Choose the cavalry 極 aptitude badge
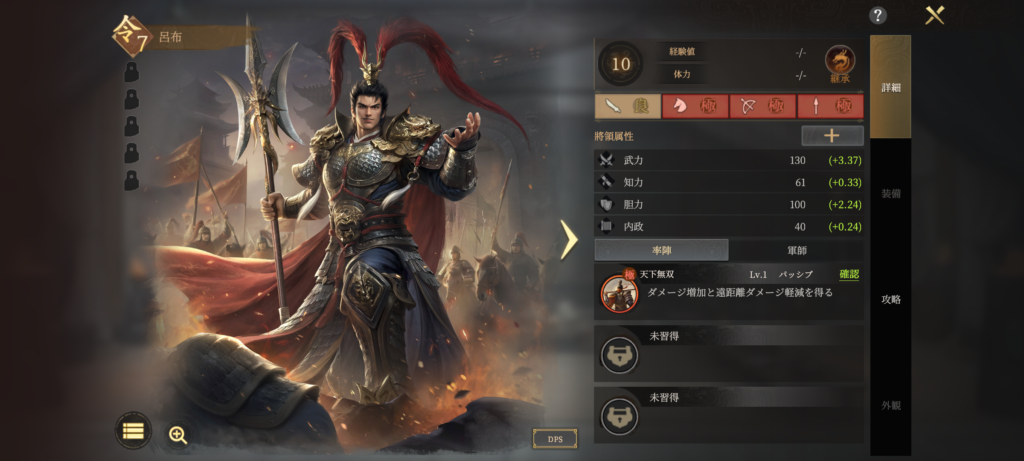This screenshot has height=461, width=1024. (x=694, y=106)
